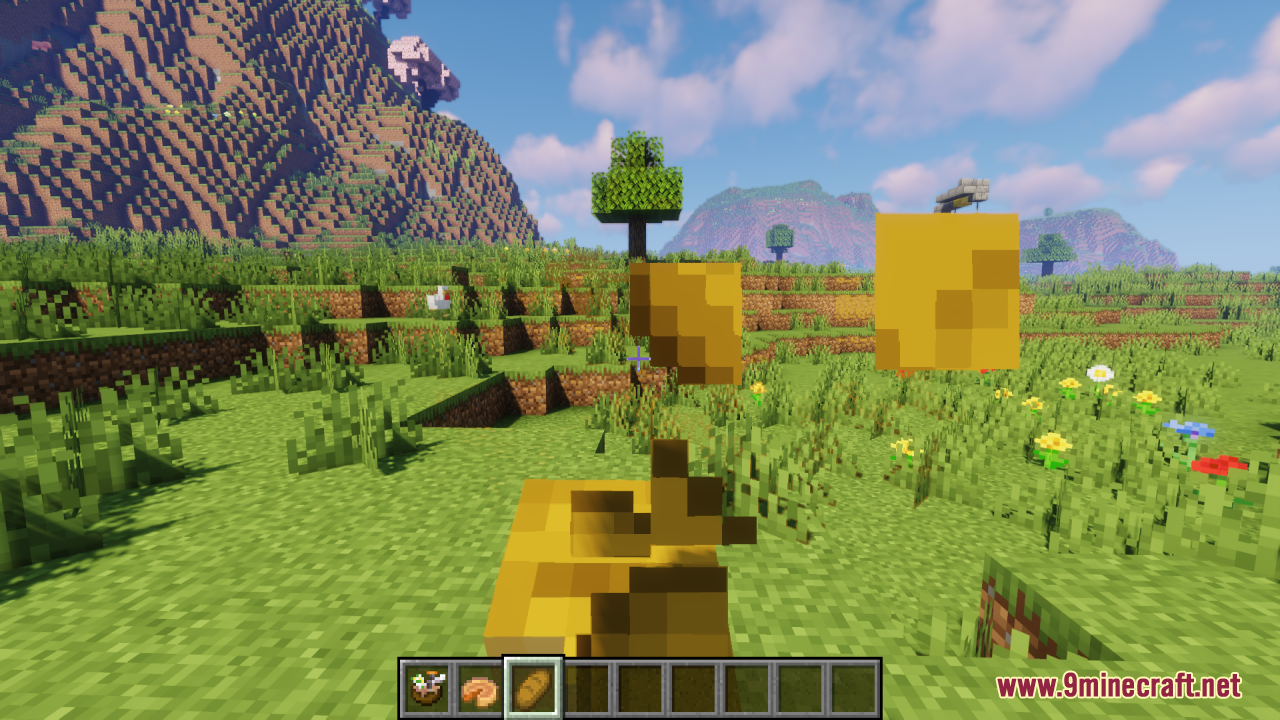
Task: Click the large pumpkin block on the right
Action: [948, 290]
